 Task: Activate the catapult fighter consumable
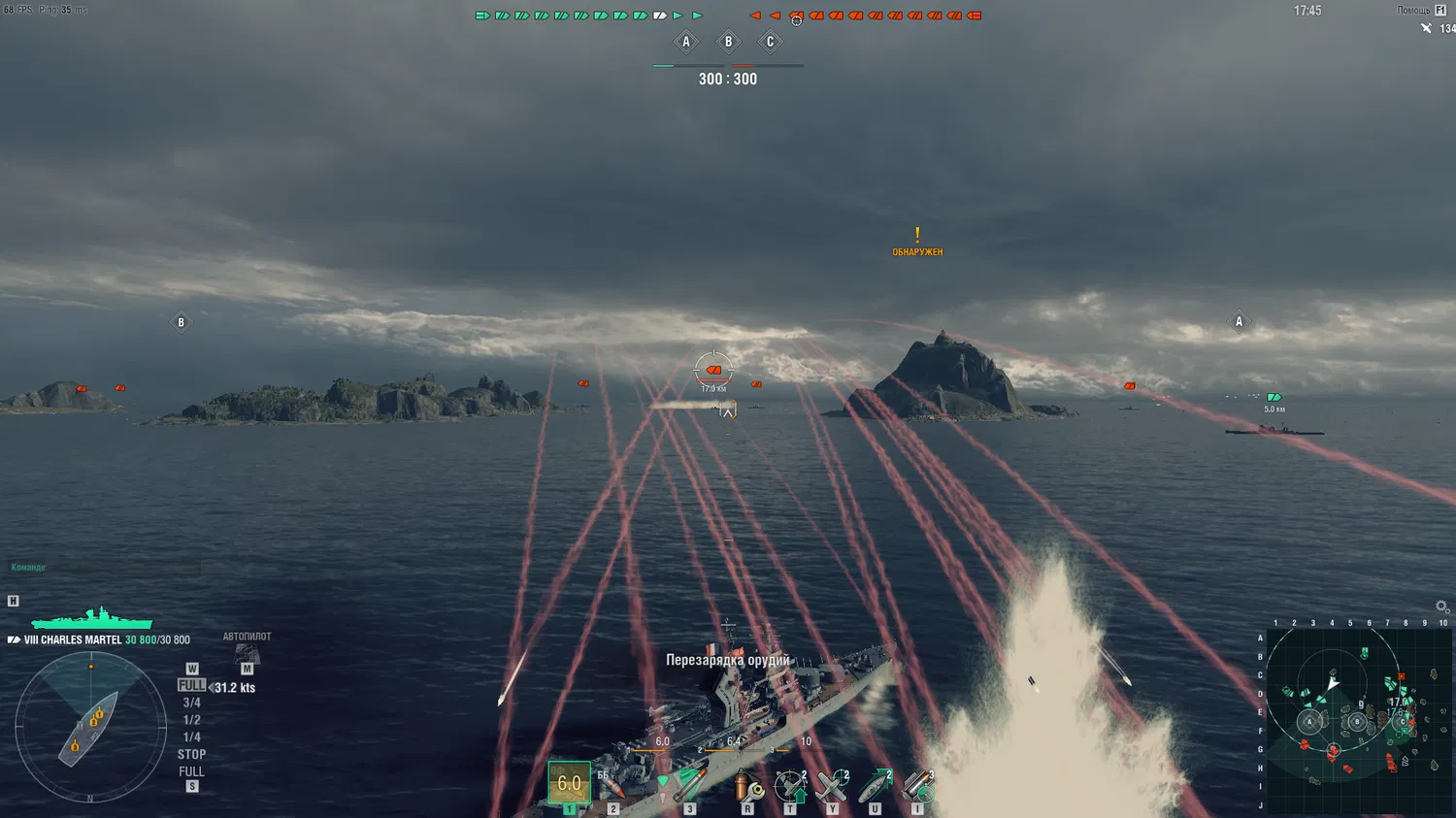coord(832,786)
